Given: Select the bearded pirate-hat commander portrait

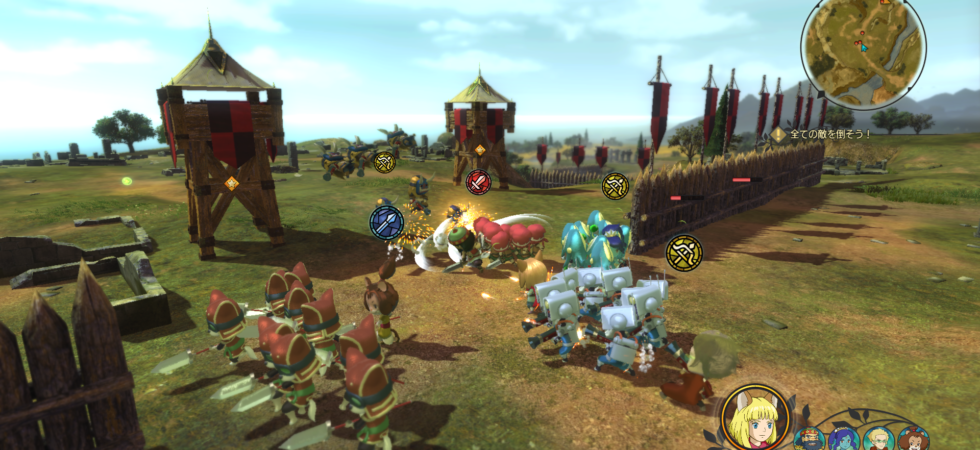Looking at the screenshot, I should pyautogui.click(x=809, y=439).
